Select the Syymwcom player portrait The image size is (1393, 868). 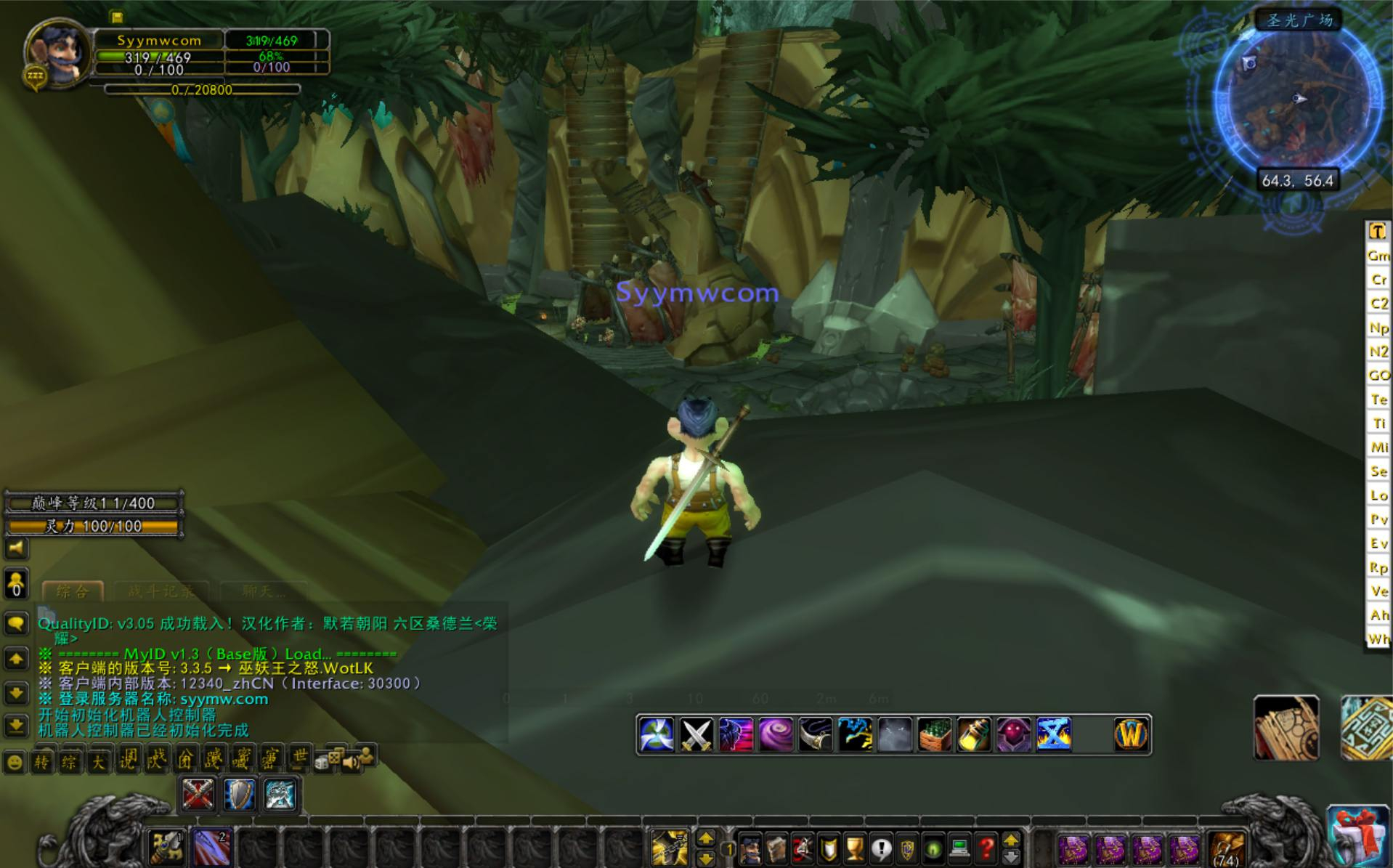point(58,54)
